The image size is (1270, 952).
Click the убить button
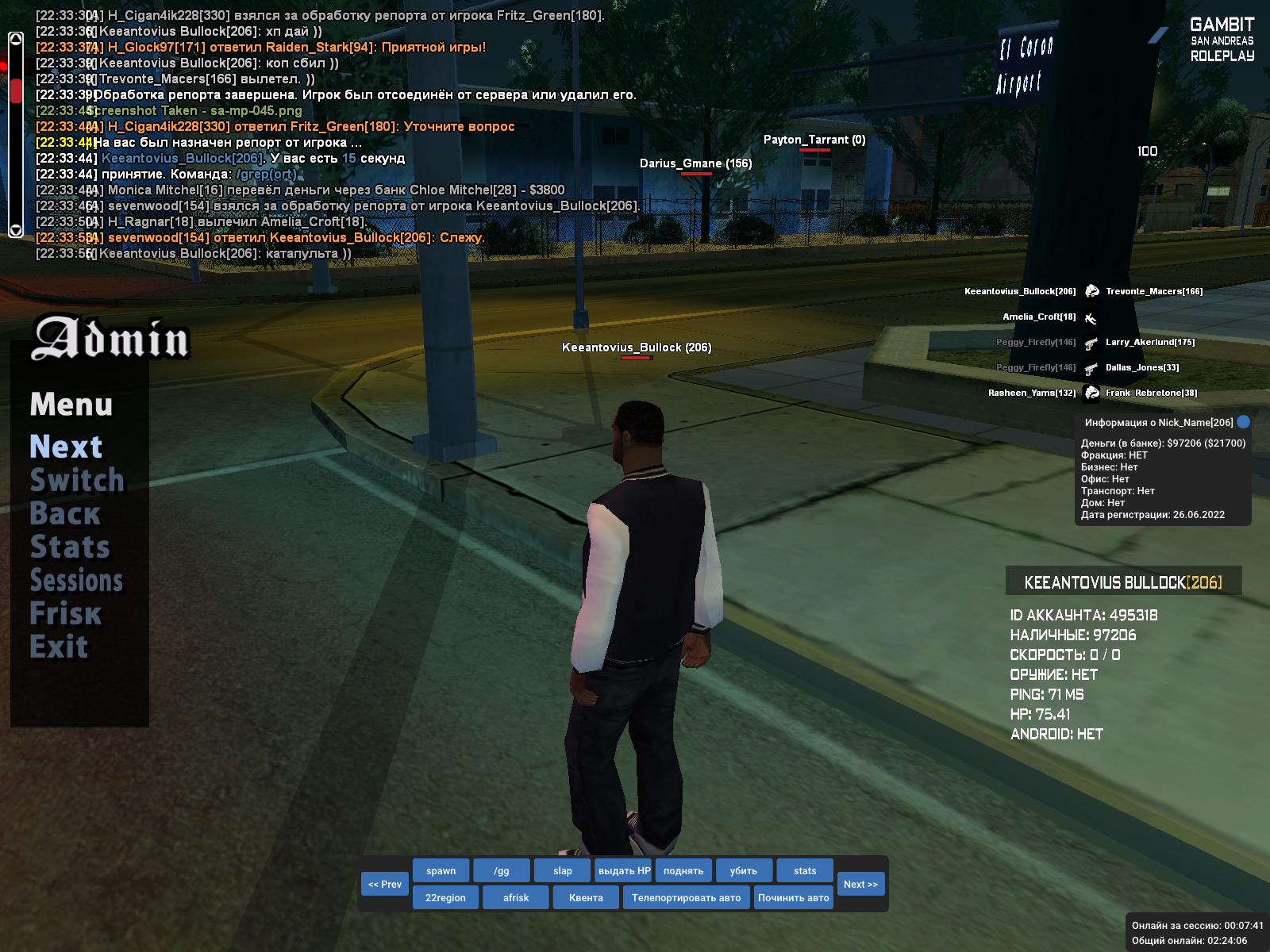744,871
